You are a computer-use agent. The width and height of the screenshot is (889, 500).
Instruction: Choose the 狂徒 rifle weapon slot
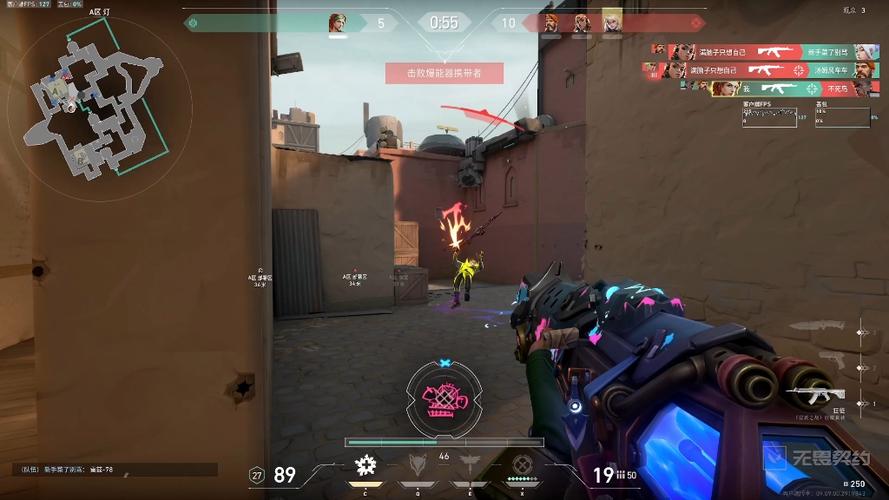pos(818,395)
